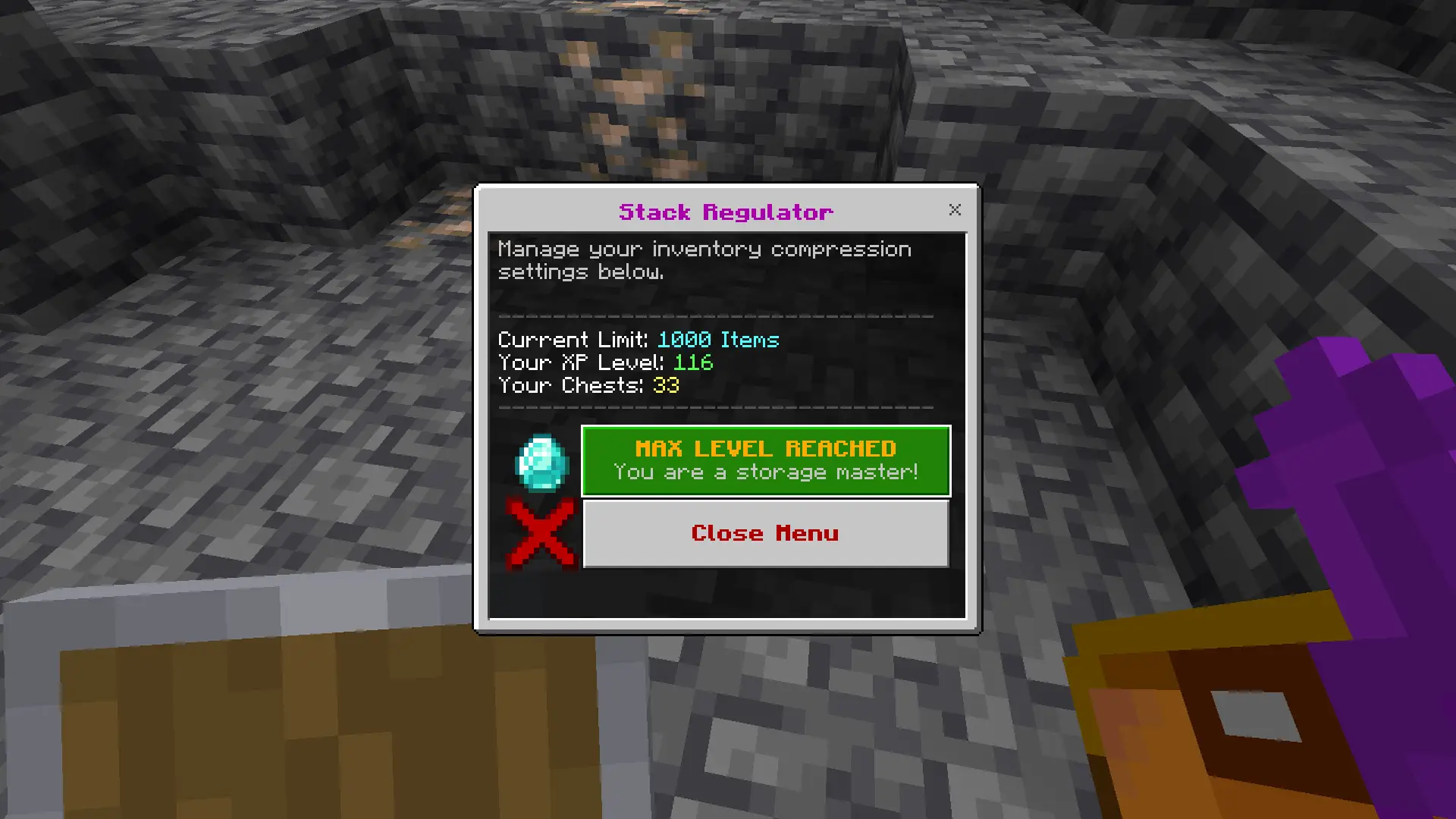Close the Stack Regulator dialog with the X
Viewport: 1456px width, 819px height.
coord(955,210)
